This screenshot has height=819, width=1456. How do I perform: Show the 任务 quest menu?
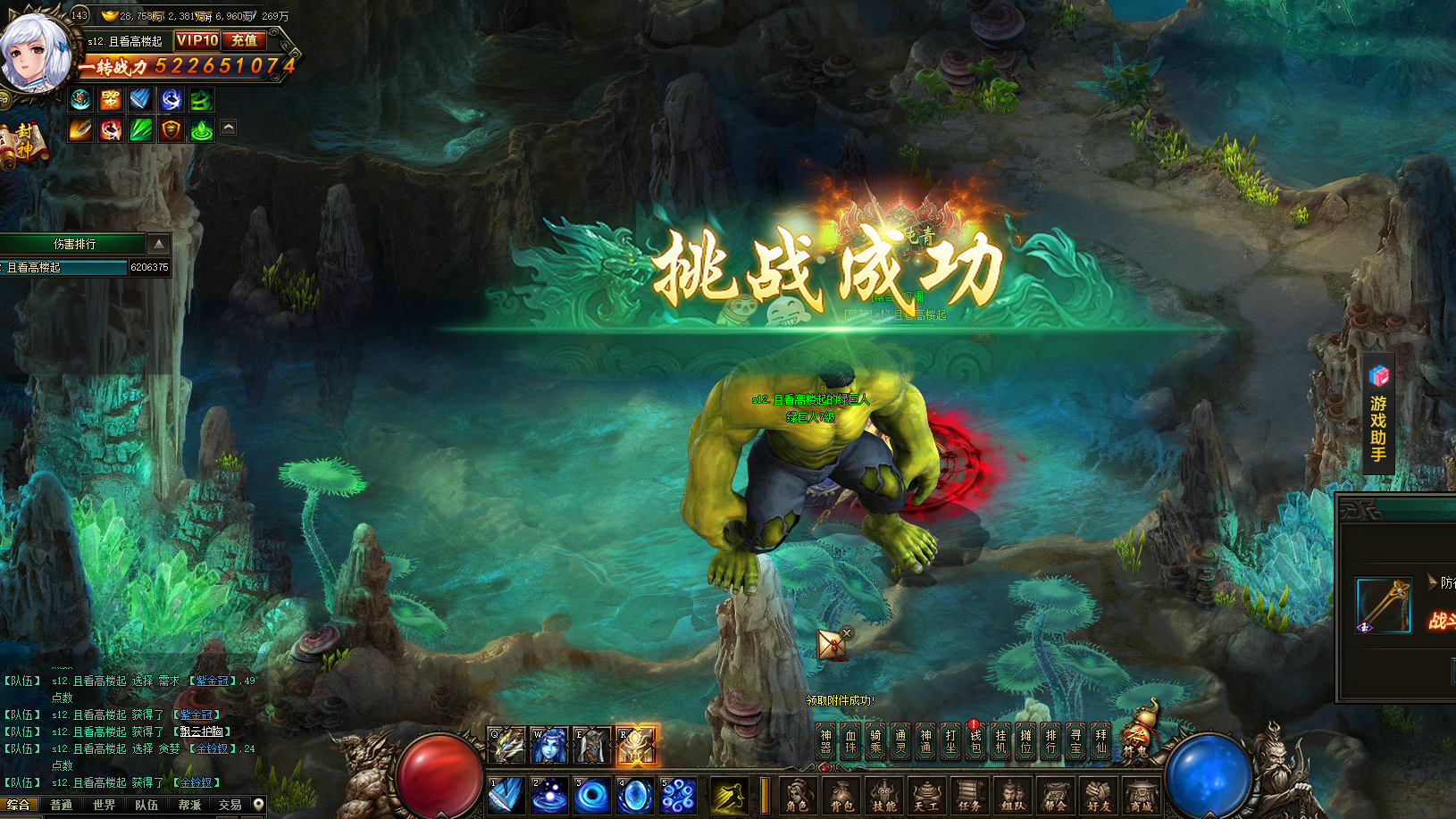click(x=969, y=795)
